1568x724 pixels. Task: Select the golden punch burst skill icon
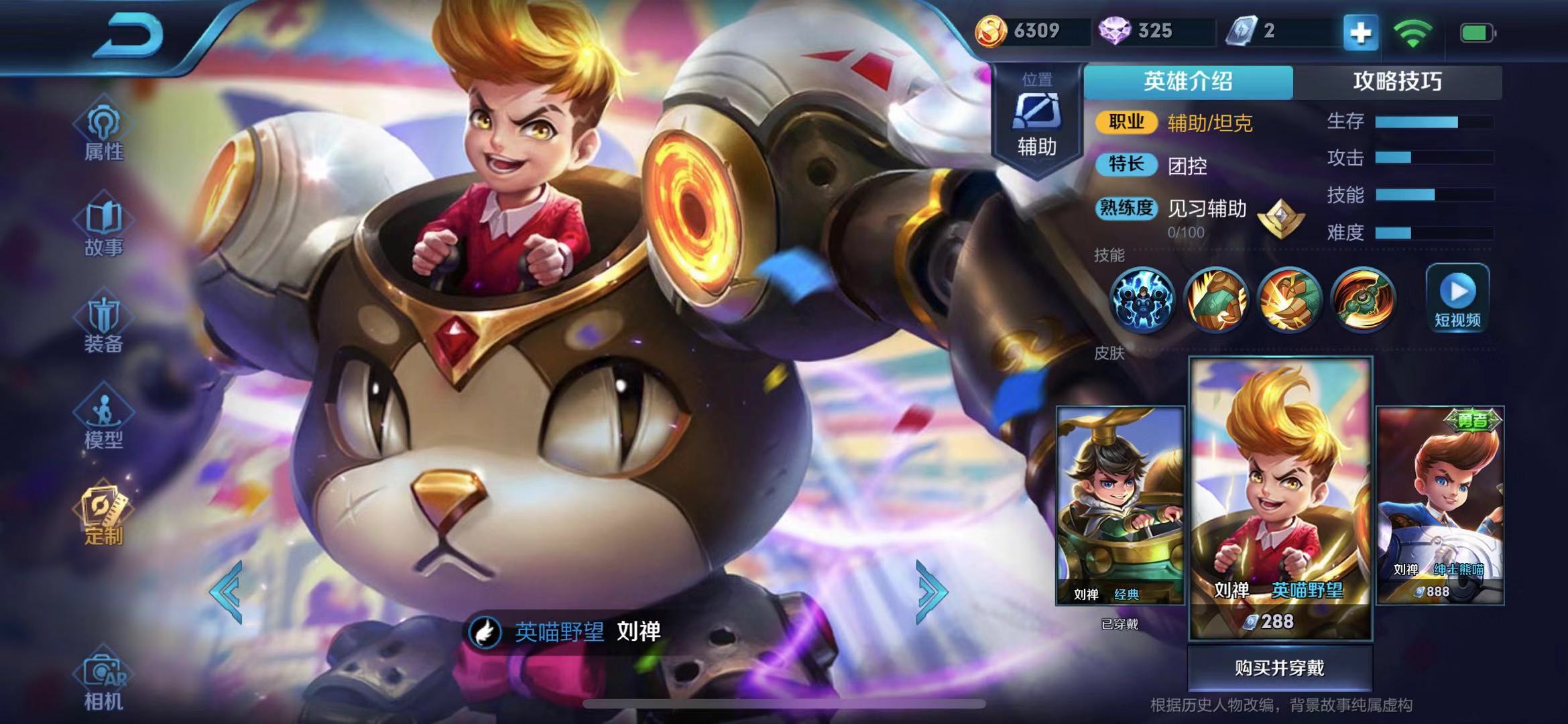(1288, 300)
